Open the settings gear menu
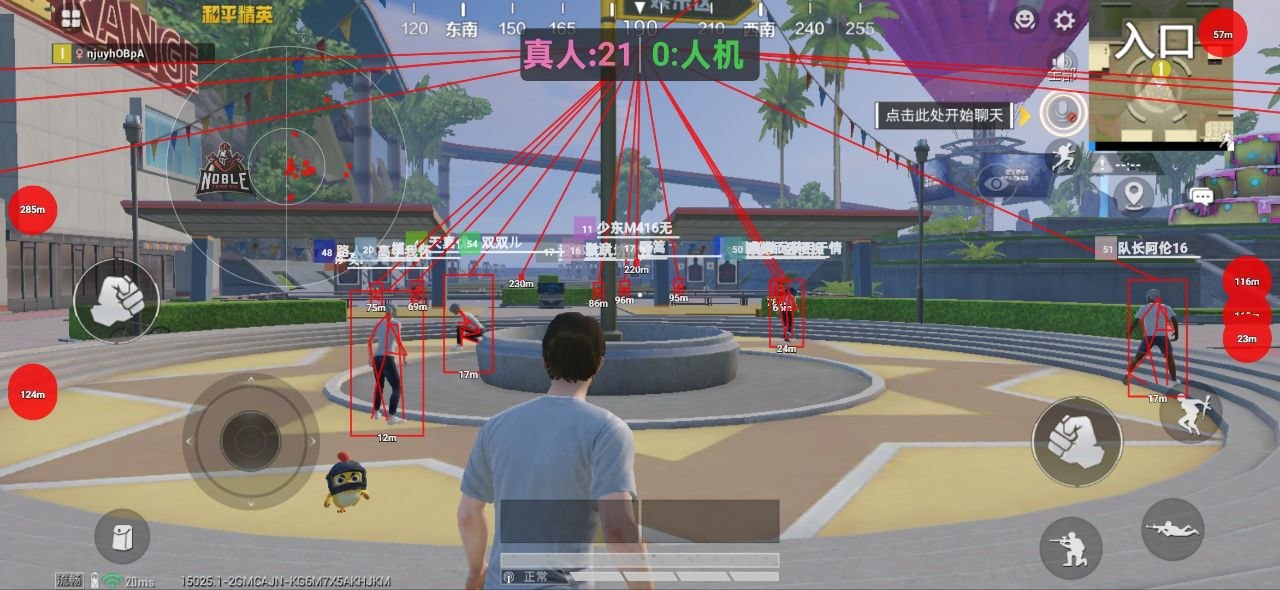Screen dimensions: 1280x590 (x=1065, y=20)
